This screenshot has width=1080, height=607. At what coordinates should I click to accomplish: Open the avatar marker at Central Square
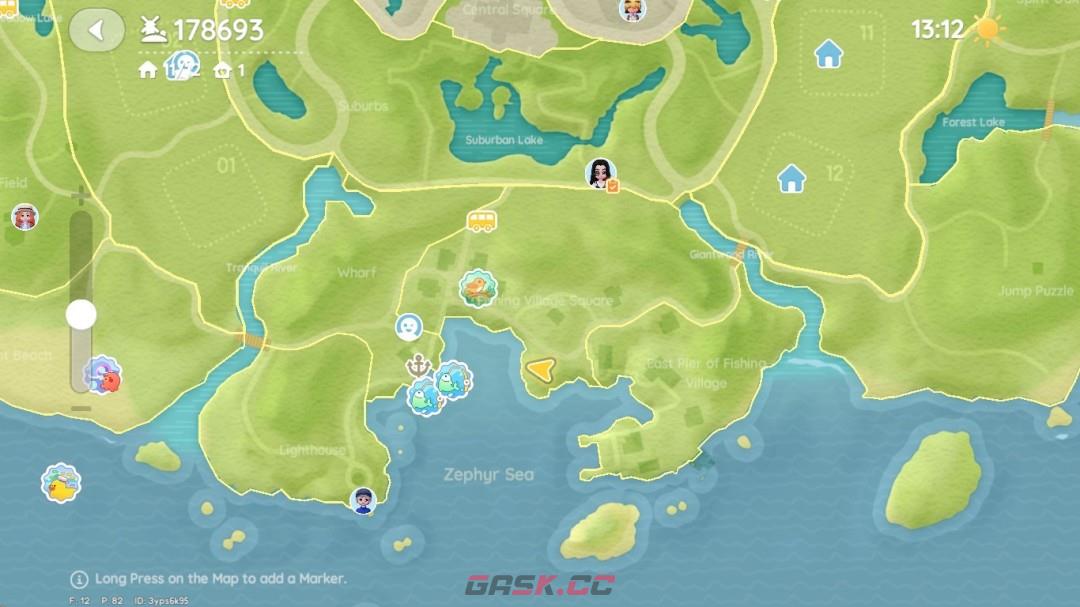pyautogui.click(x=632, y=10)
